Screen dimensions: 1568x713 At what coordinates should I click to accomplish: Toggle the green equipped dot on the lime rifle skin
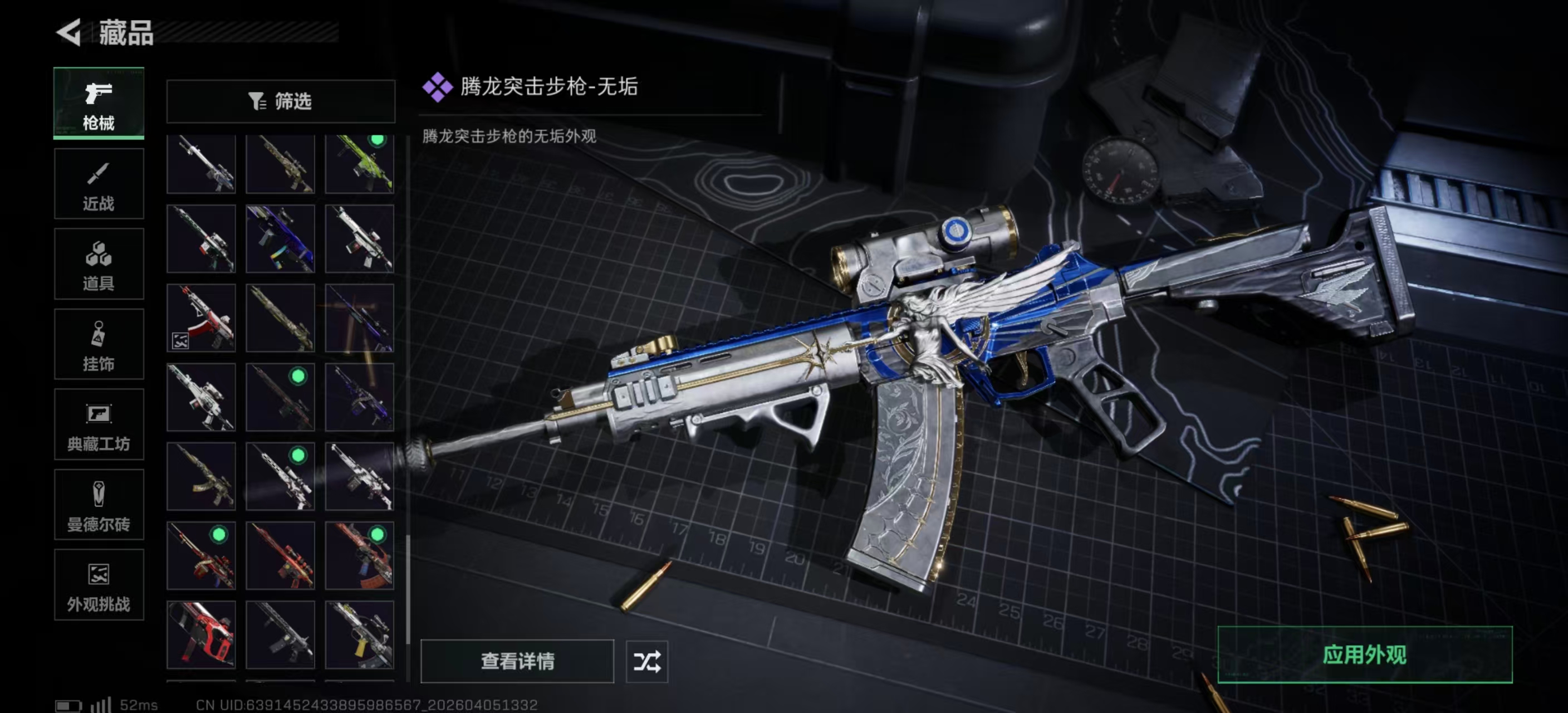click(x=376, y=139)
